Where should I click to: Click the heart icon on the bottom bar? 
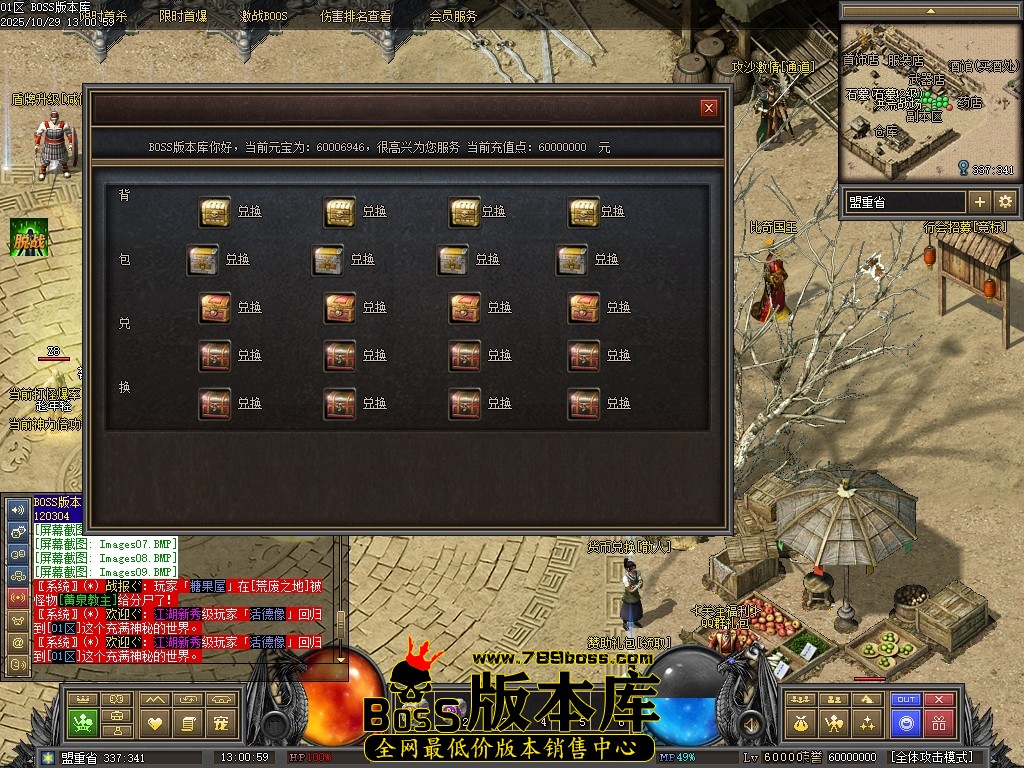pos(154,722)
